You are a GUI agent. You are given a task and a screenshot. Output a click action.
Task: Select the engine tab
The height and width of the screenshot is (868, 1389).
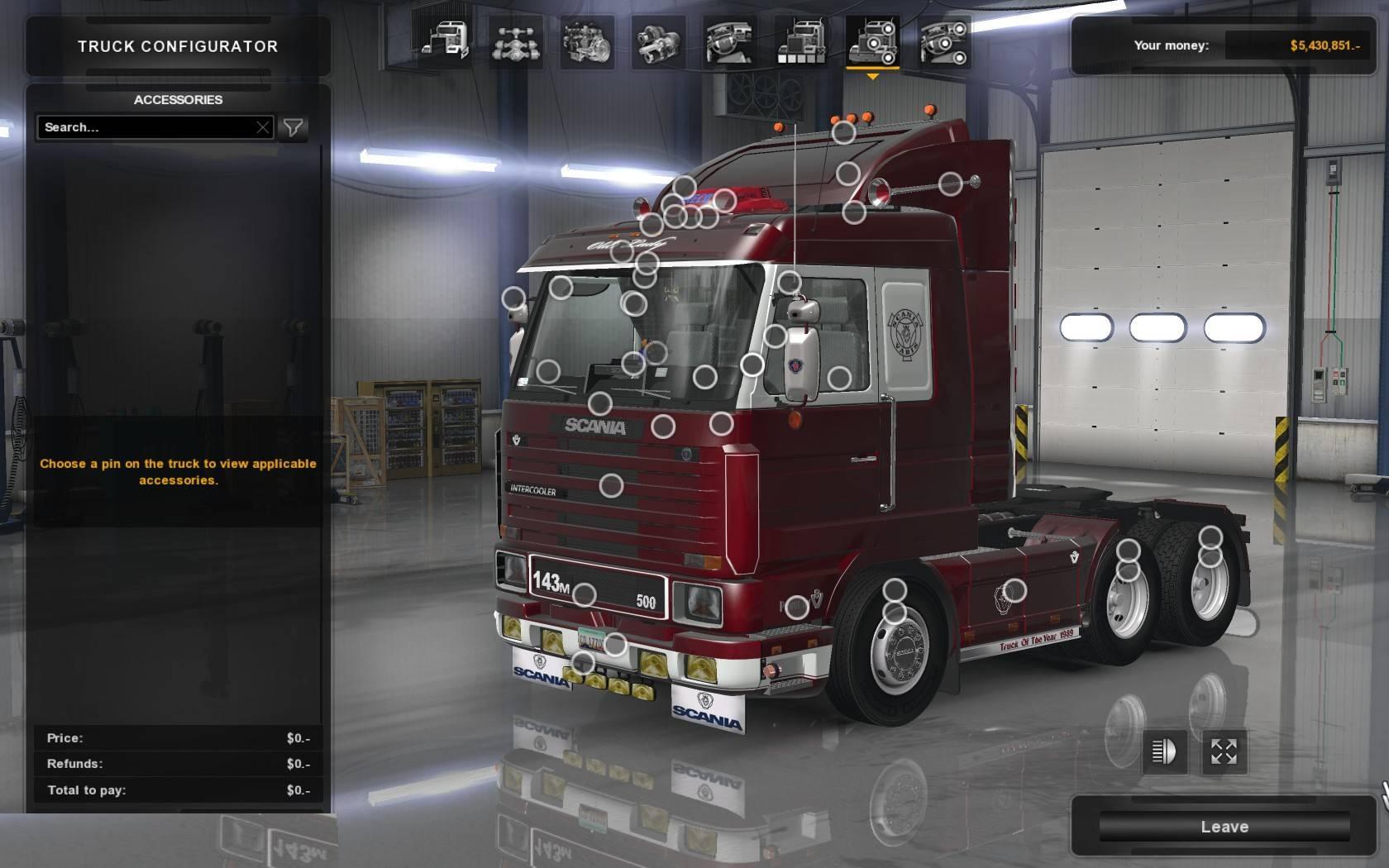(x=586, y=41)
